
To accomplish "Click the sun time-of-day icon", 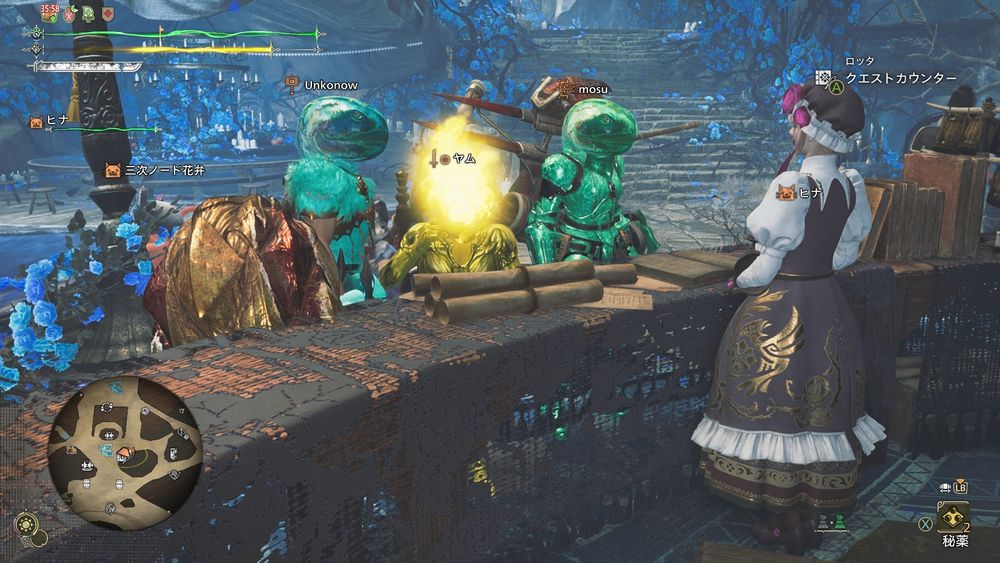I will tap(26, 526).
